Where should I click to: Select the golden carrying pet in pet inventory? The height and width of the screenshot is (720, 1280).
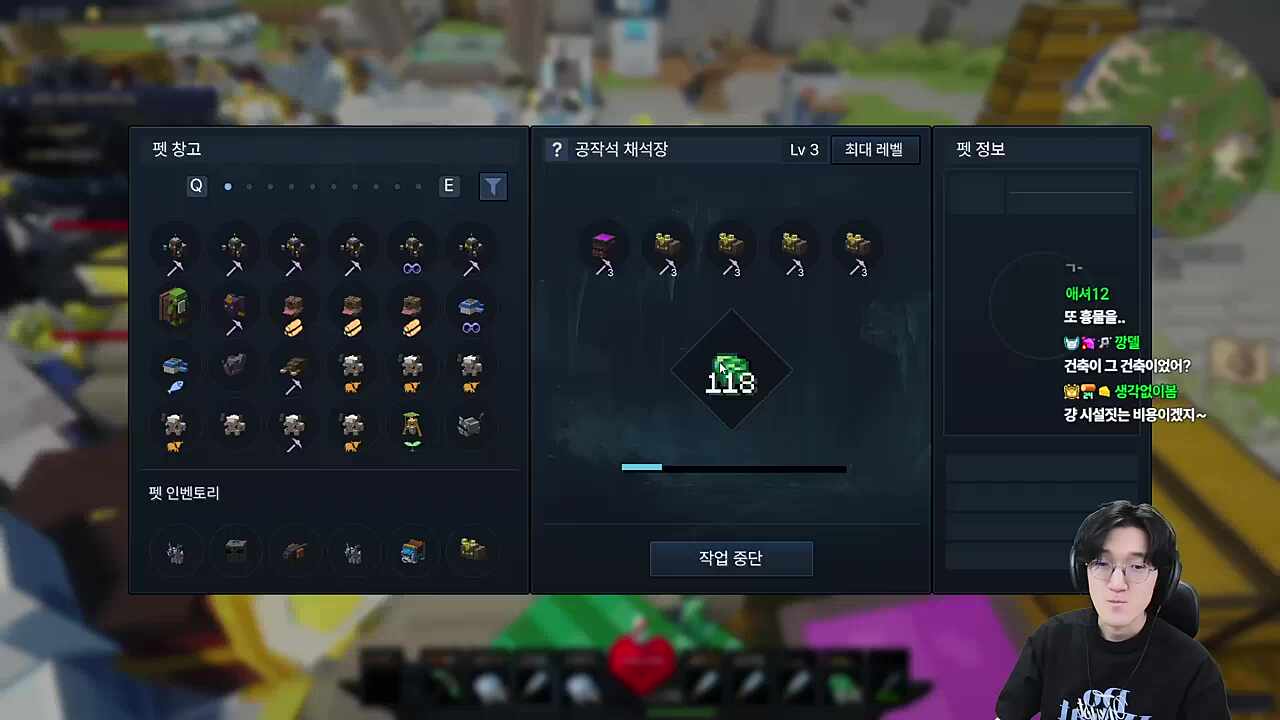(x=471, y=551)
